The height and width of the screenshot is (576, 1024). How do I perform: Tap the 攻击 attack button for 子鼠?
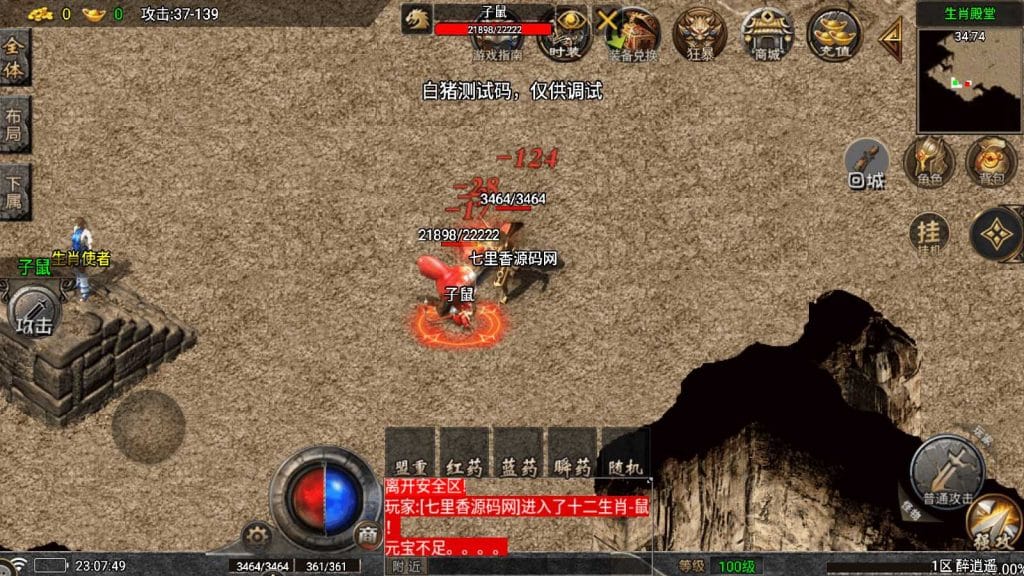pyautogui.click(x=36, y=313)
